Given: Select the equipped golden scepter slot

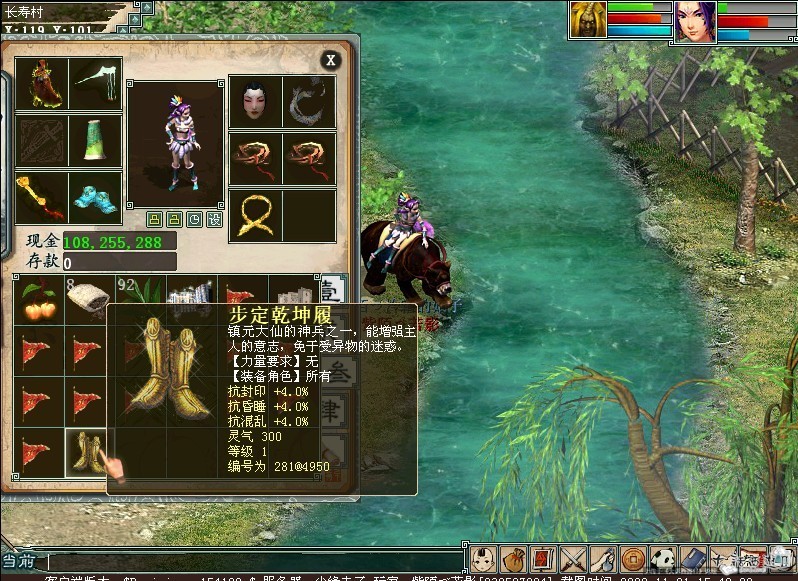Looking at the screenshot, I should click(x=41, y=197).
